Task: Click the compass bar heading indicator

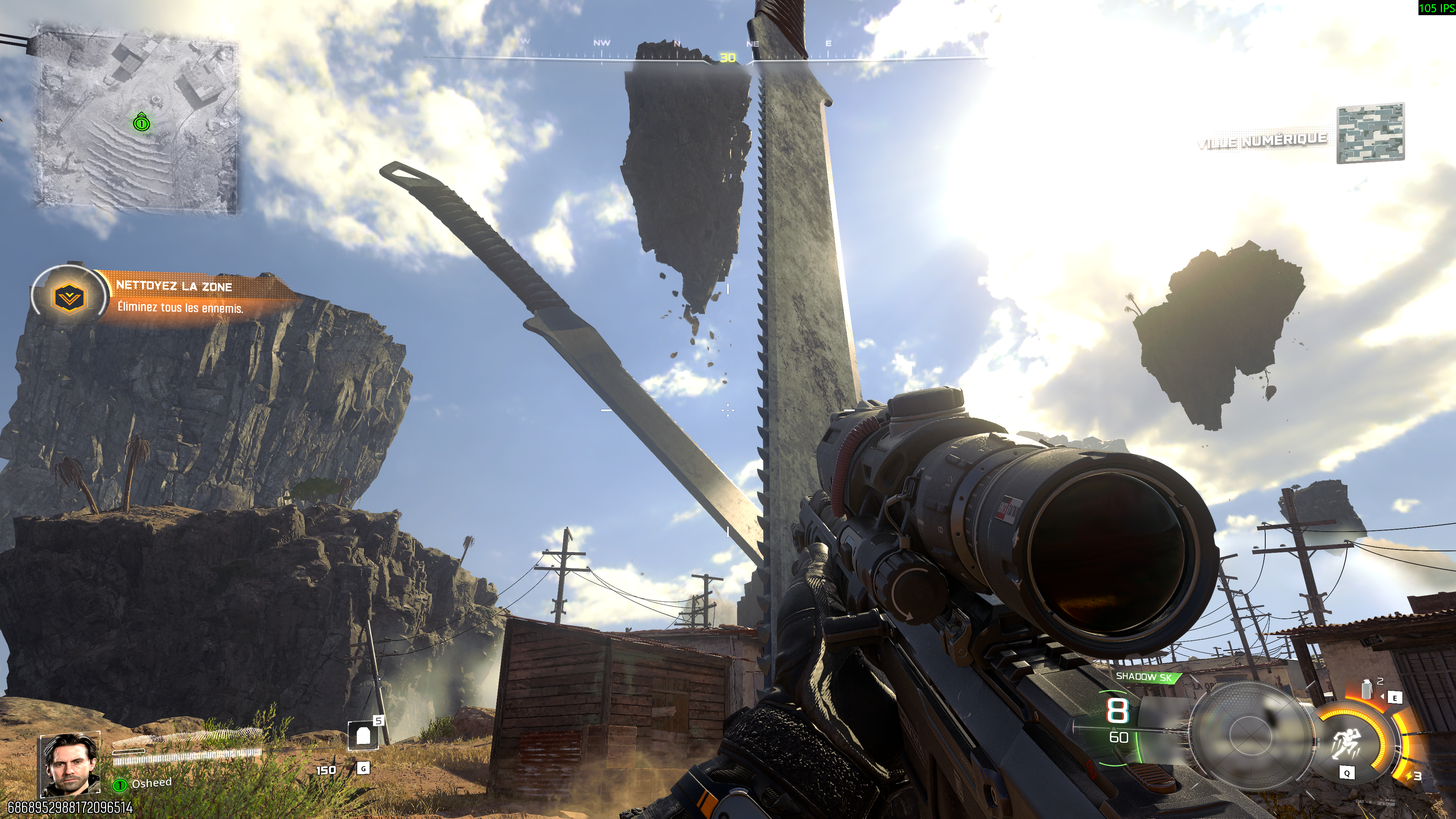Action: tap(728, 58)
